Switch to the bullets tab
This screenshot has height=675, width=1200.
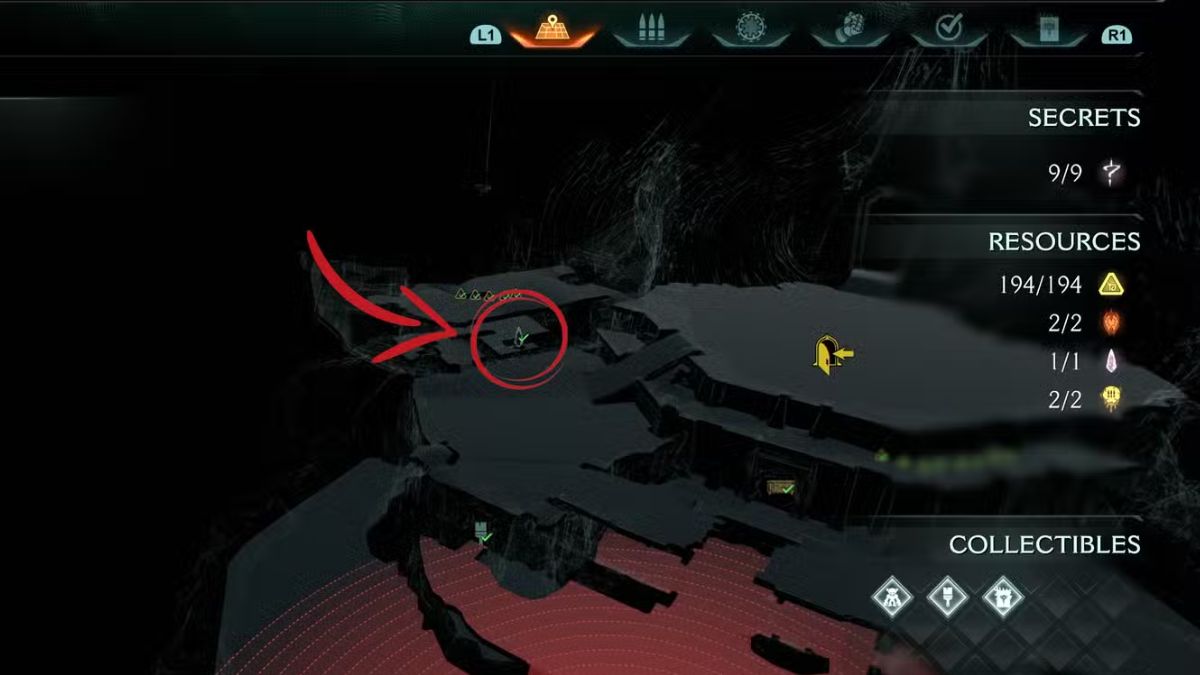(651, 30)
